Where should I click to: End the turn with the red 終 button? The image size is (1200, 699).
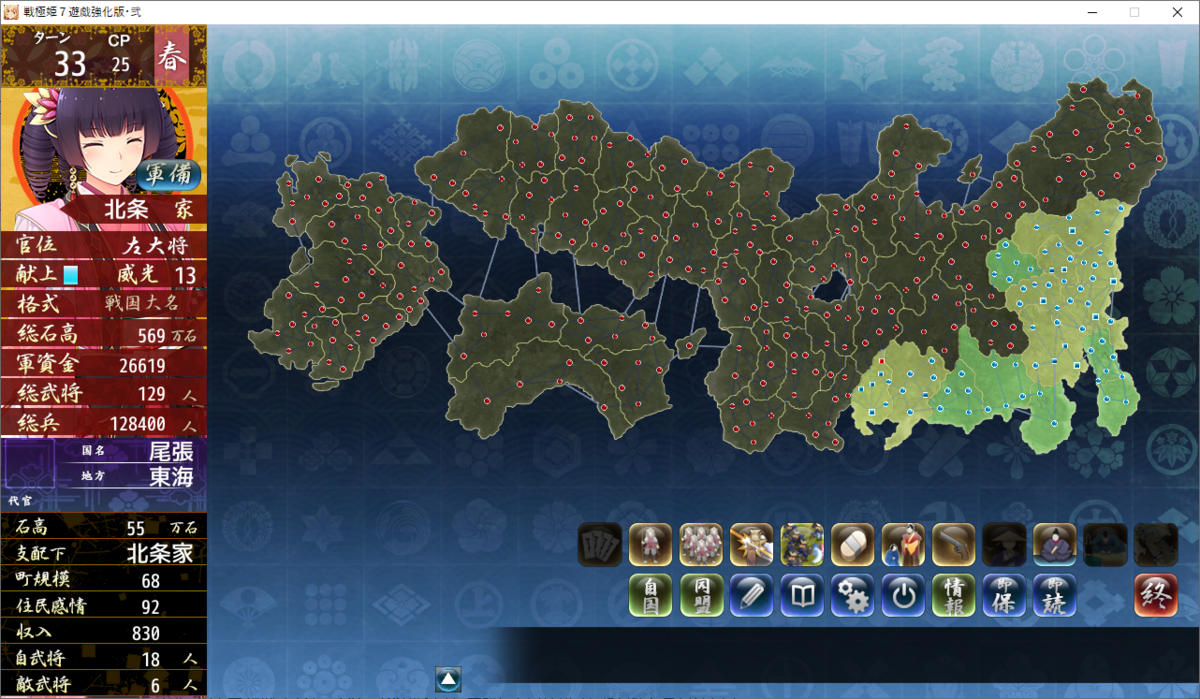(1155, 595)
